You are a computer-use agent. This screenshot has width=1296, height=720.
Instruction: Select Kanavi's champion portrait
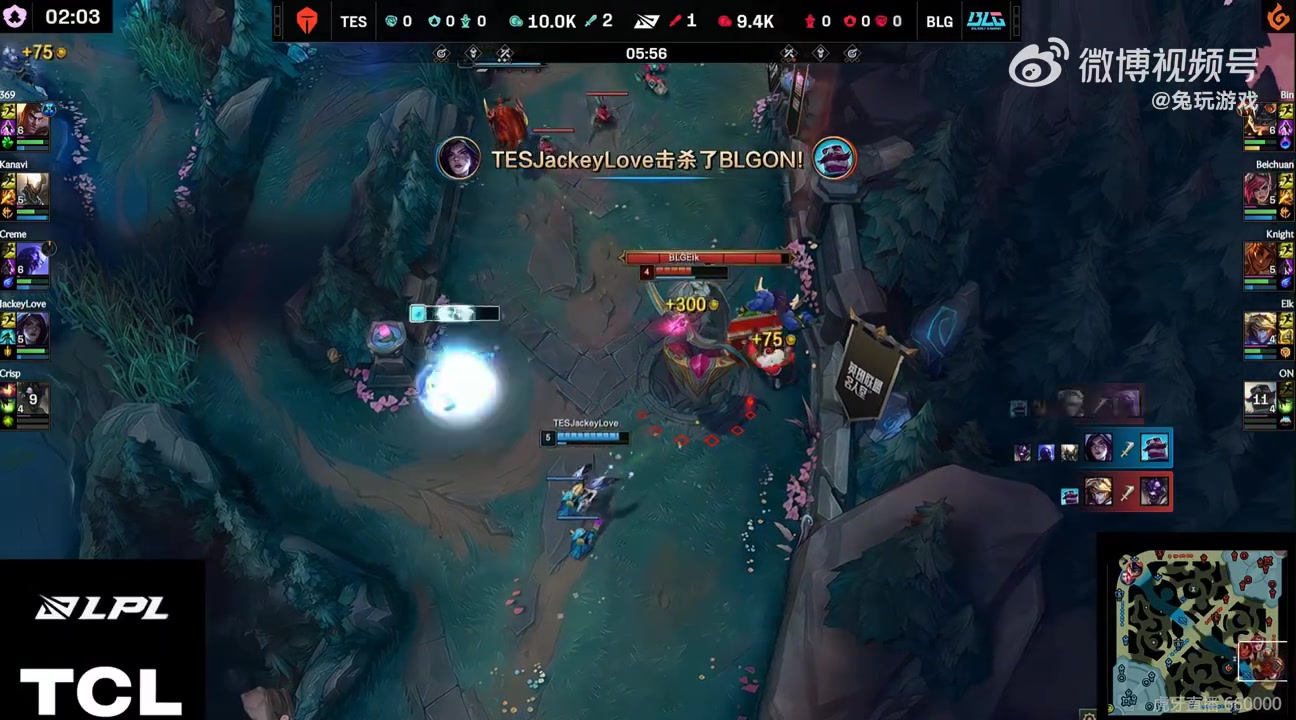click(32, 190)
